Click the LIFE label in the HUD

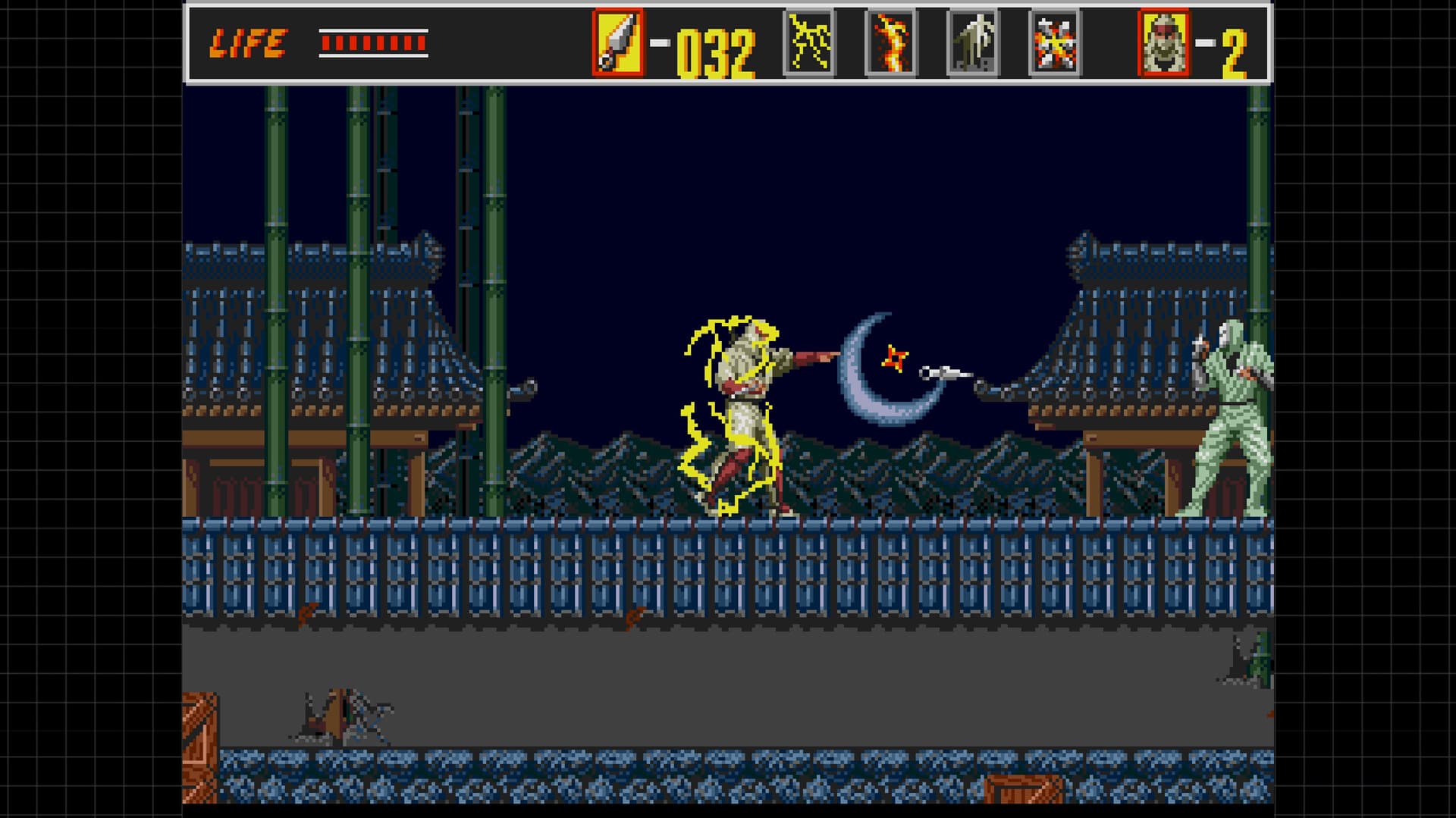pos(250,42)
